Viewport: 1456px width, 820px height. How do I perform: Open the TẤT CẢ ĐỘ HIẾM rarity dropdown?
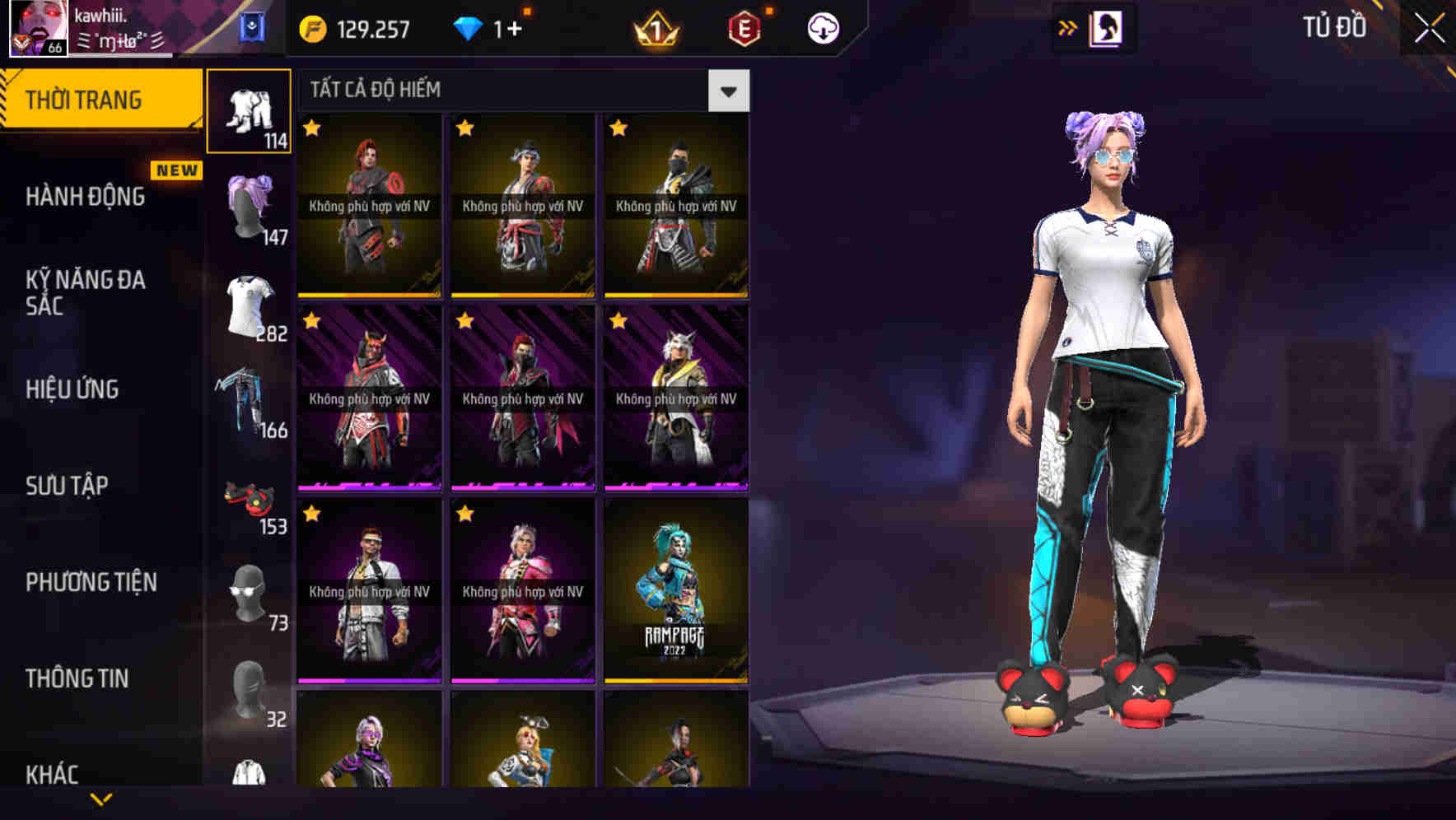coord(728,91)
